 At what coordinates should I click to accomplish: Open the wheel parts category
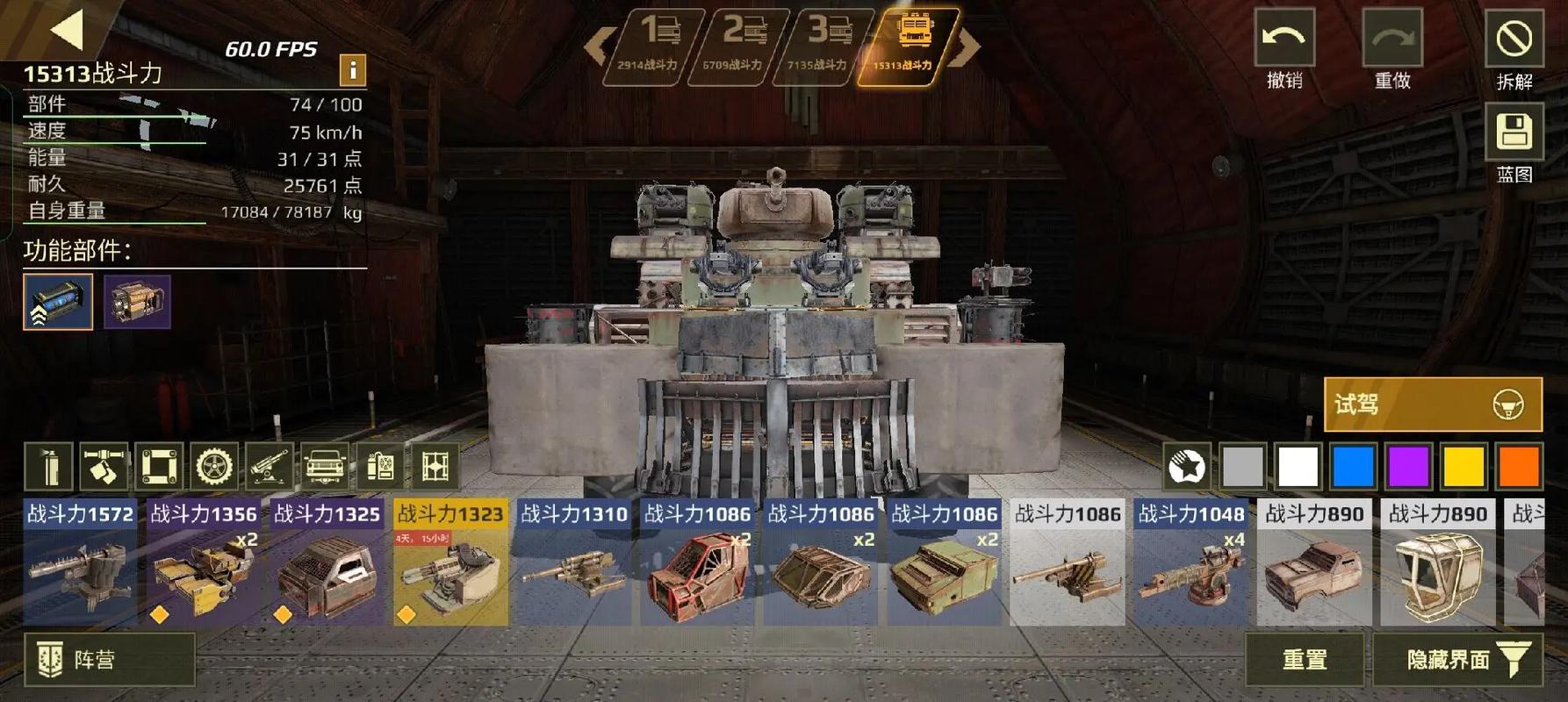[214, 466]
